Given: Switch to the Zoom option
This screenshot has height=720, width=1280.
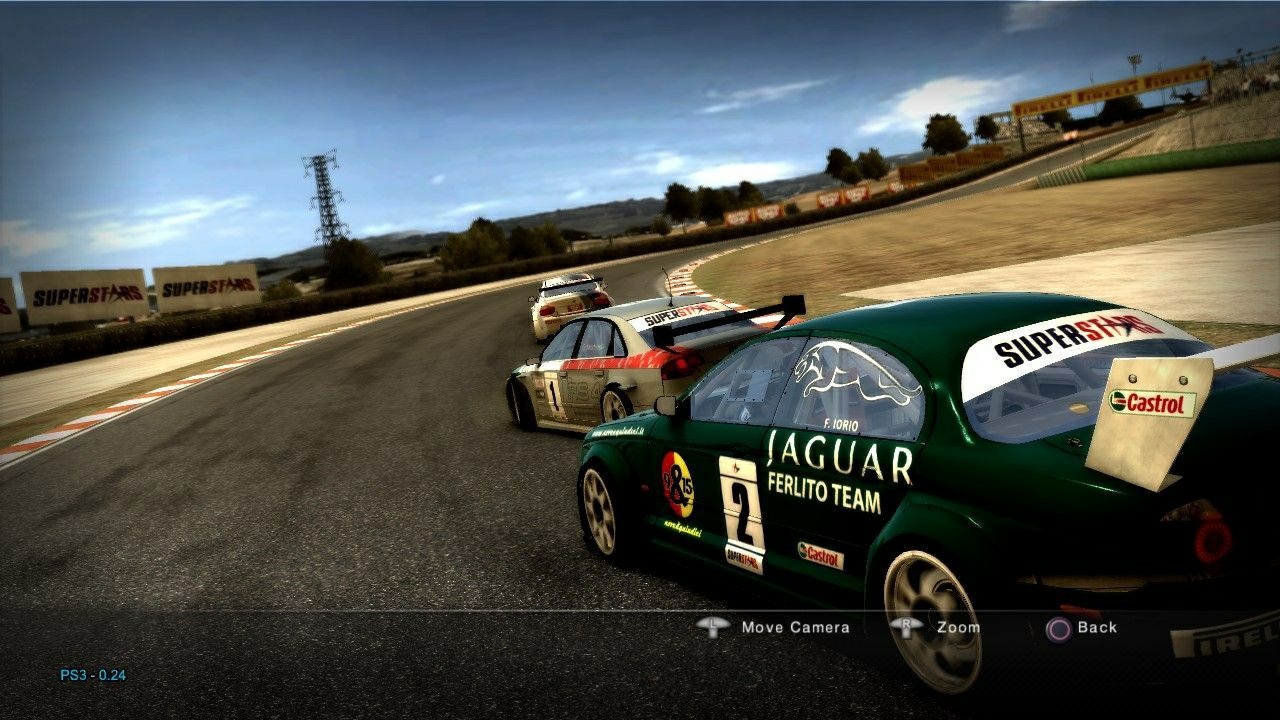Looking at the screenshot, I should point(956,627).
